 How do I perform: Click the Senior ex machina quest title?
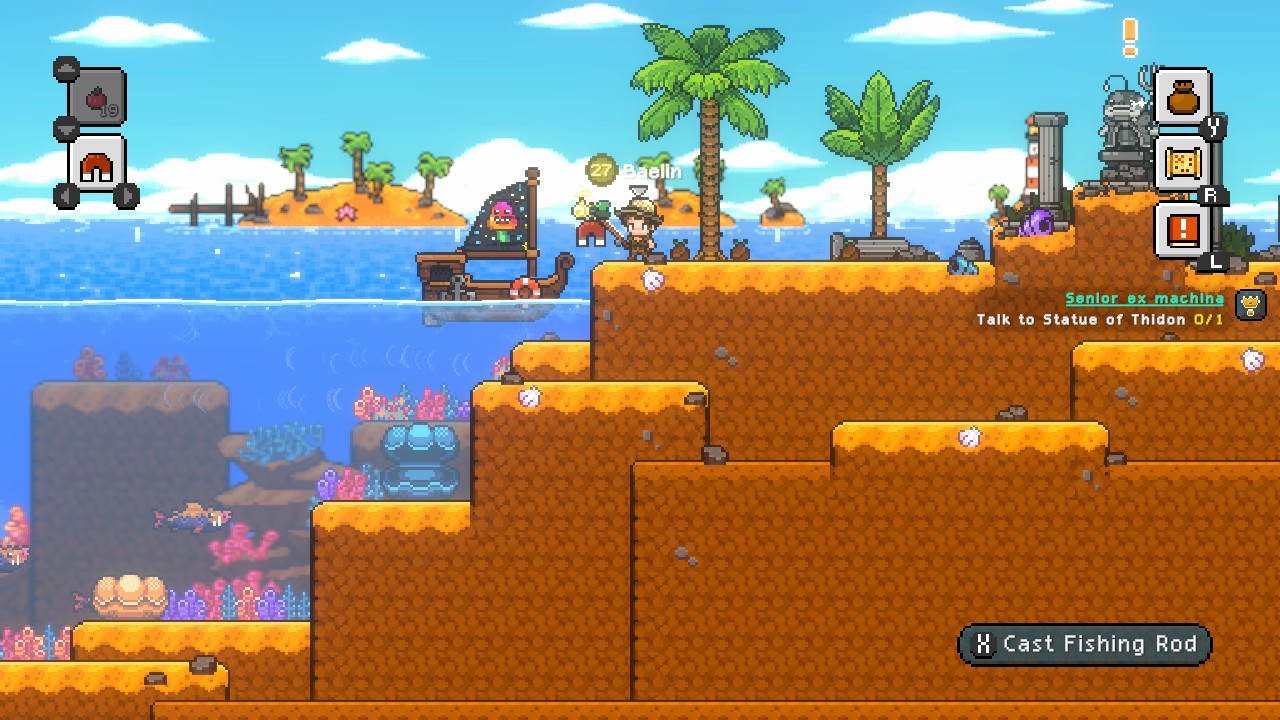point(1144,298)
